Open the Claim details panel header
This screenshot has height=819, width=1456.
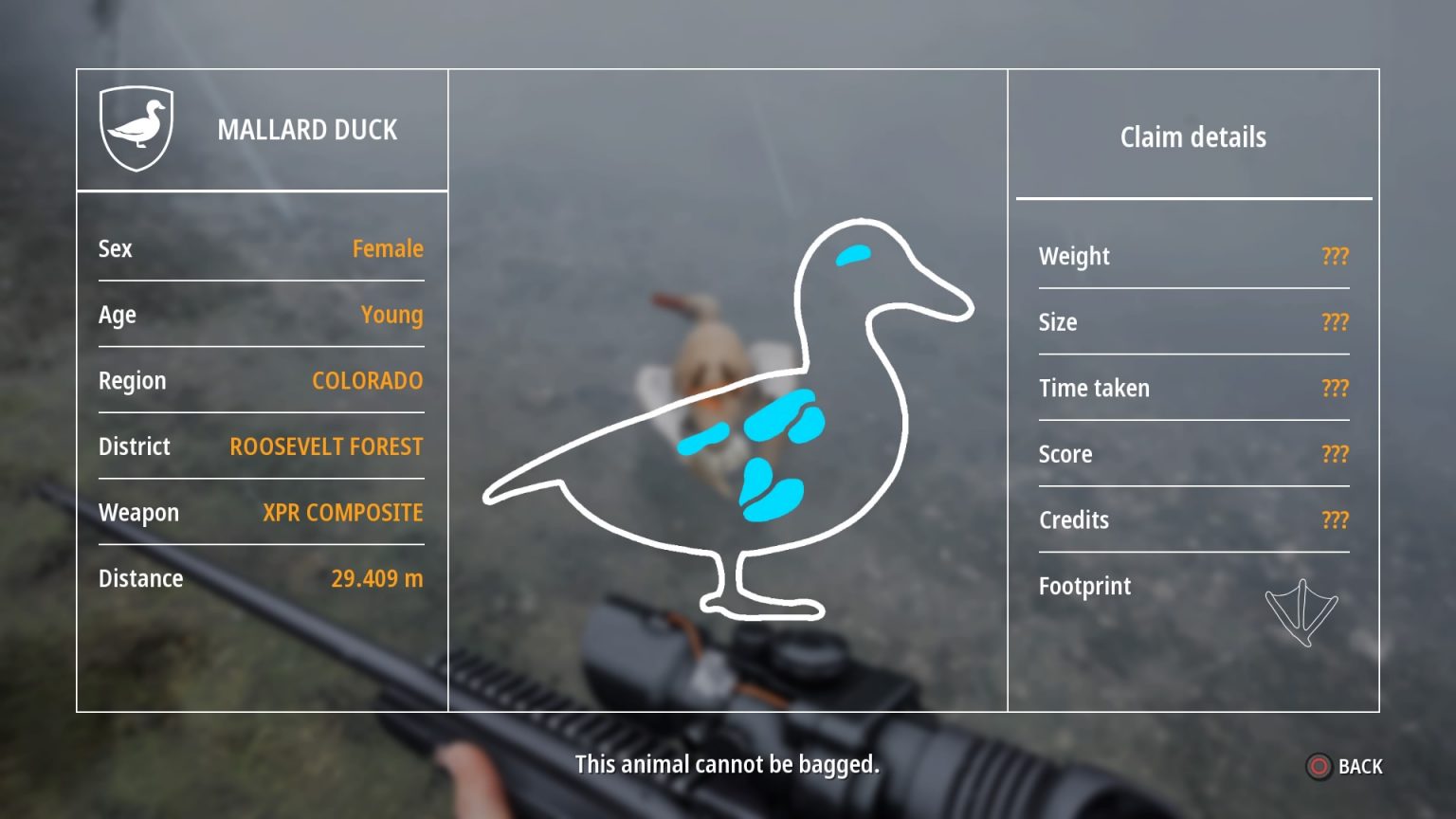pos(1192,136)
